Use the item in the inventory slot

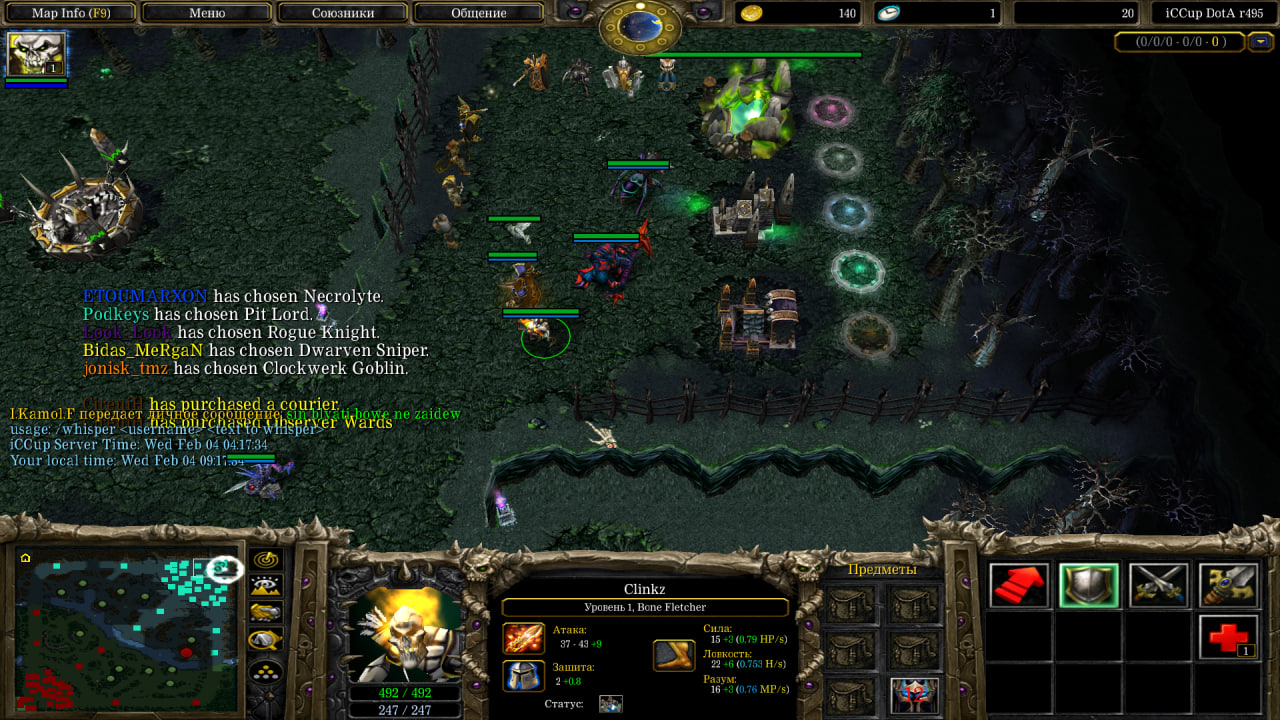click(915, 695)
